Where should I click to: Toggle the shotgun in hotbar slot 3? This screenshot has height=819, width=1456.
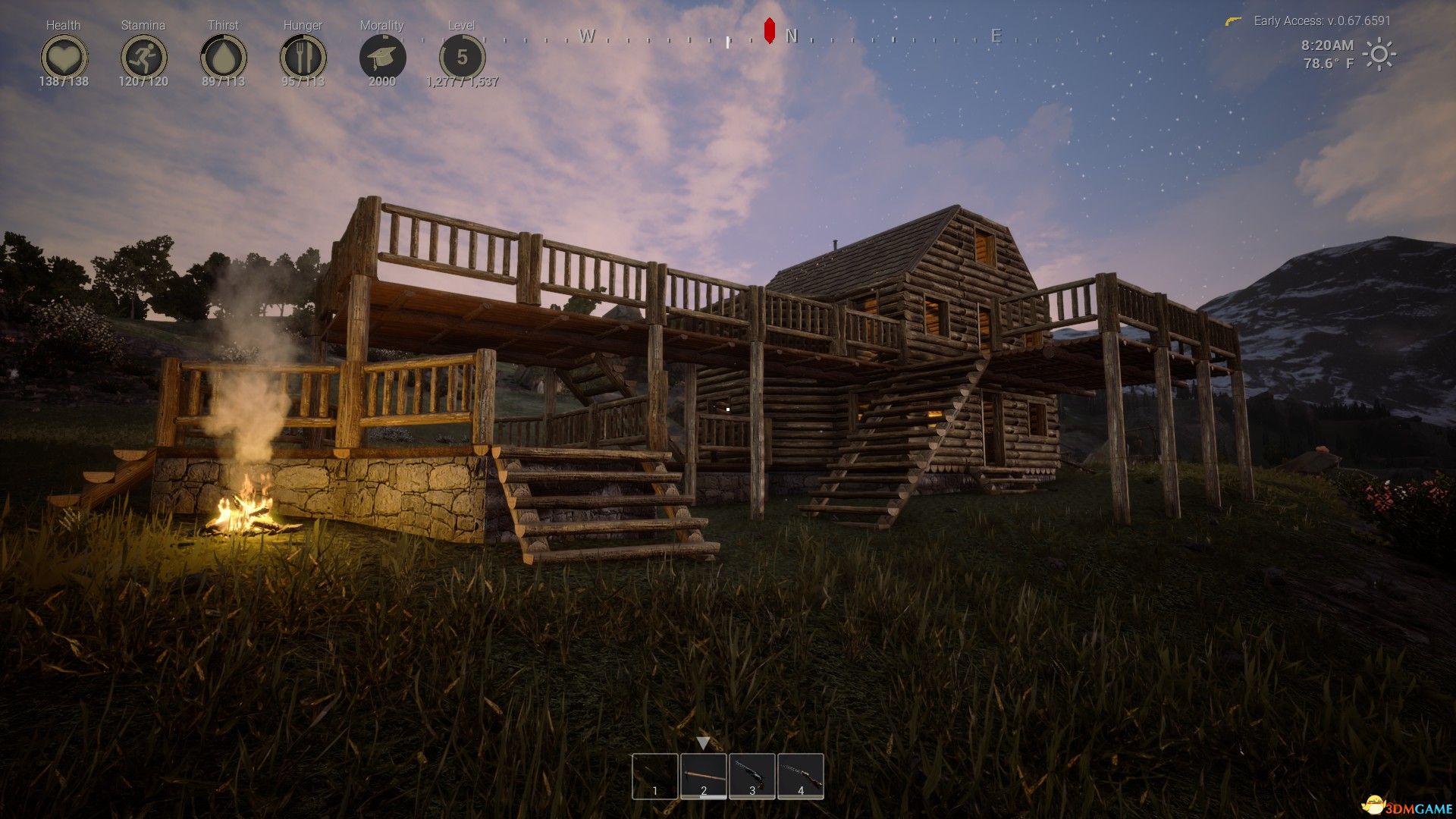751,775
